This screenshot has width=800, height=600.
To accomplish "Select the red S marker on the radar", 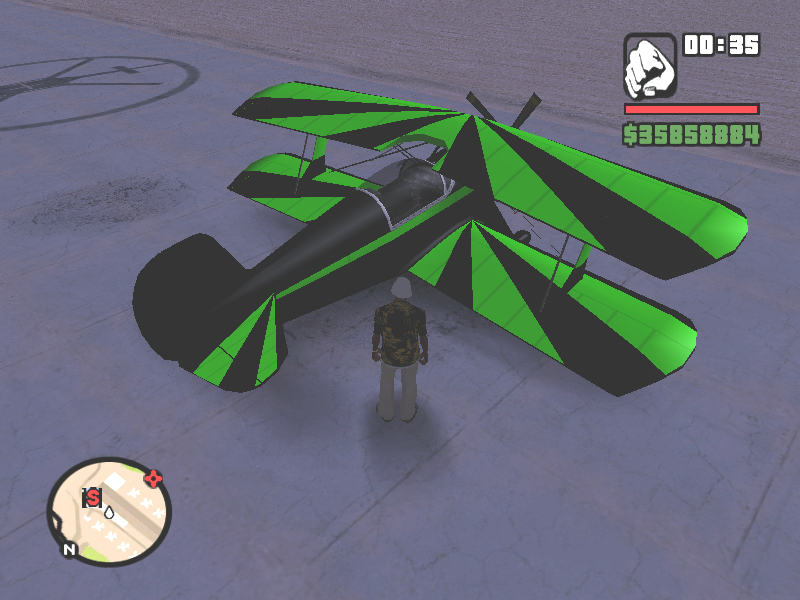I will click(x=93, y=496).
